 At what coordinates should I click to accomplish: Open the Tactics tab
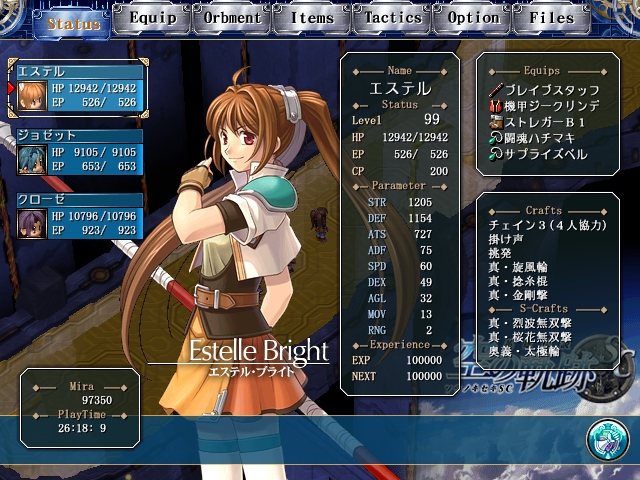tap(393, 18)
